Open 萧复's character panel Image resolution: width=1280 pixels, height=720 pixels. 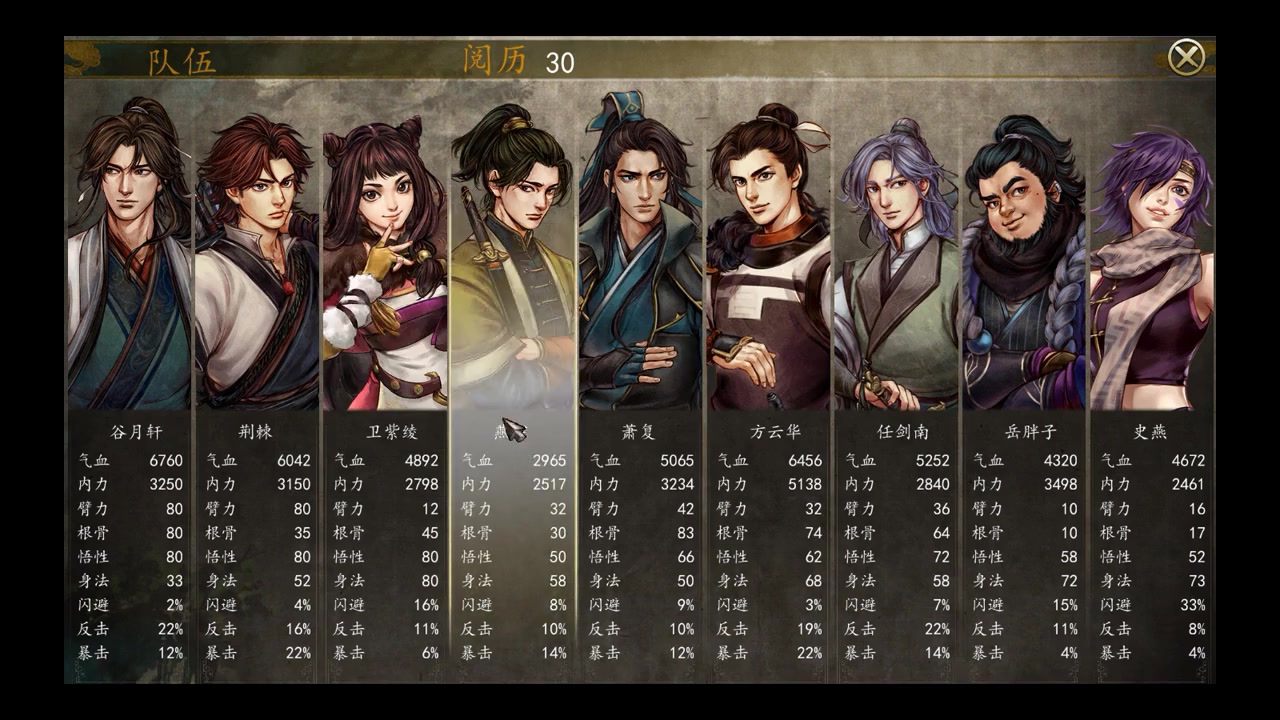pos(640,260)
